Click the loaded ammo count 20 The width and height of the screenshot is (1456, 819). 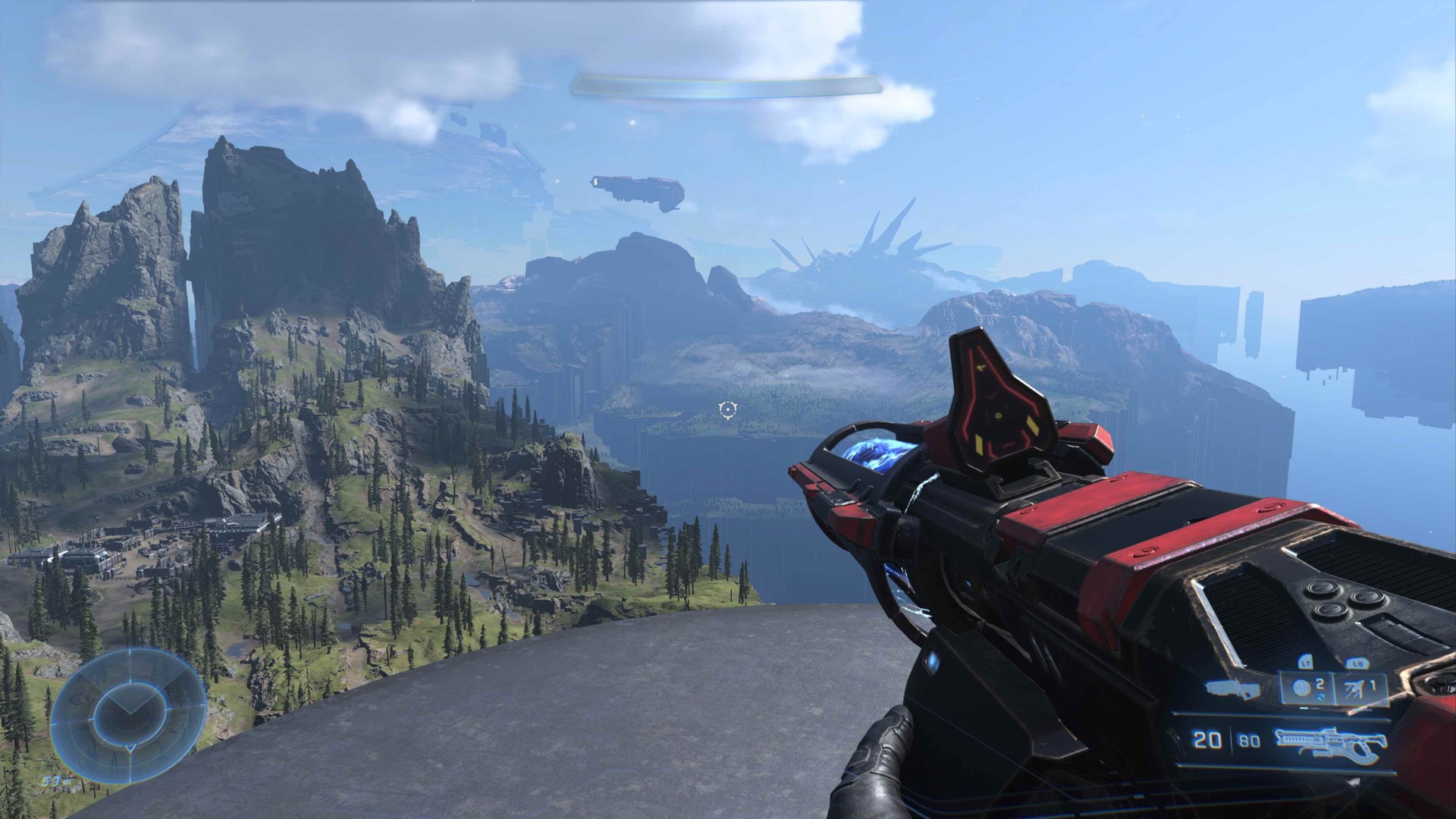pyautogui.click(x=1207, y=739)
